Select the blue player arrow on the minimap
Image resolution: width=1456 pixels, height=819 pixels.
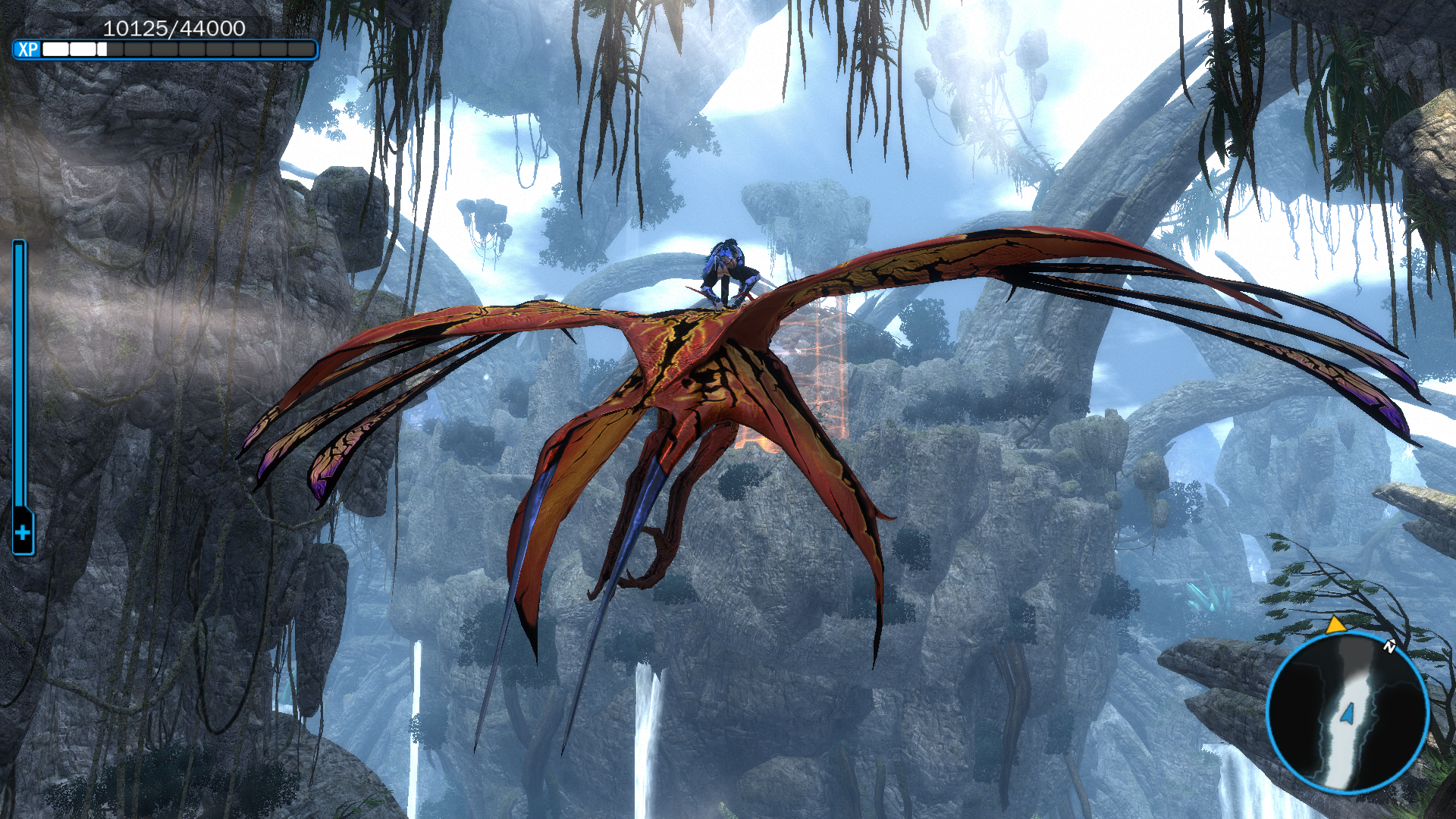[1348, 713]
